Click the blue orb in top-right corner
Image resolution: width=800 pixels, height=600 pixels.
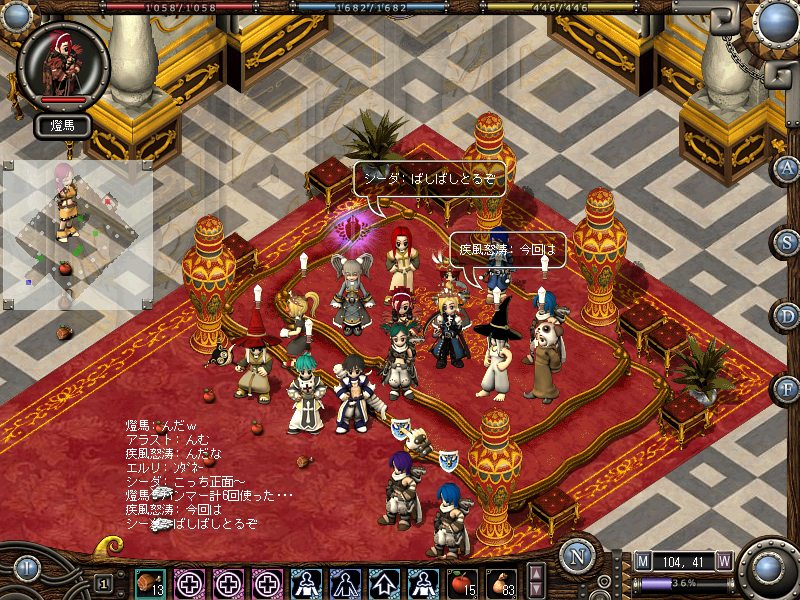click(x=775, y=20)
